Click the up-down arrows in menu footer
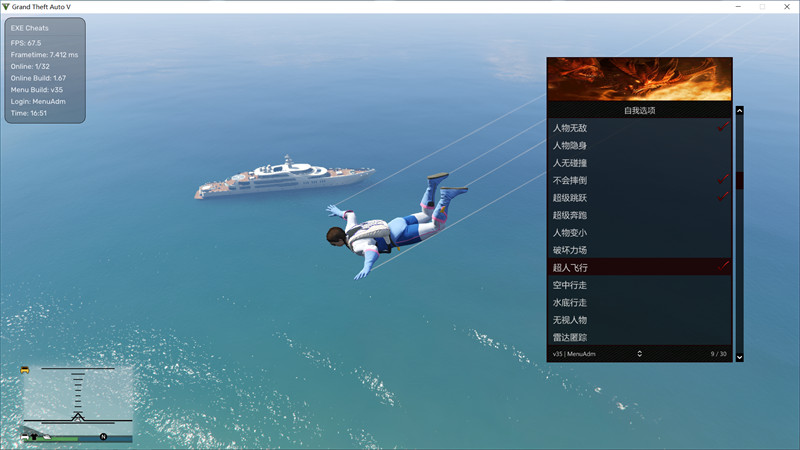 [x=639, y=354]
